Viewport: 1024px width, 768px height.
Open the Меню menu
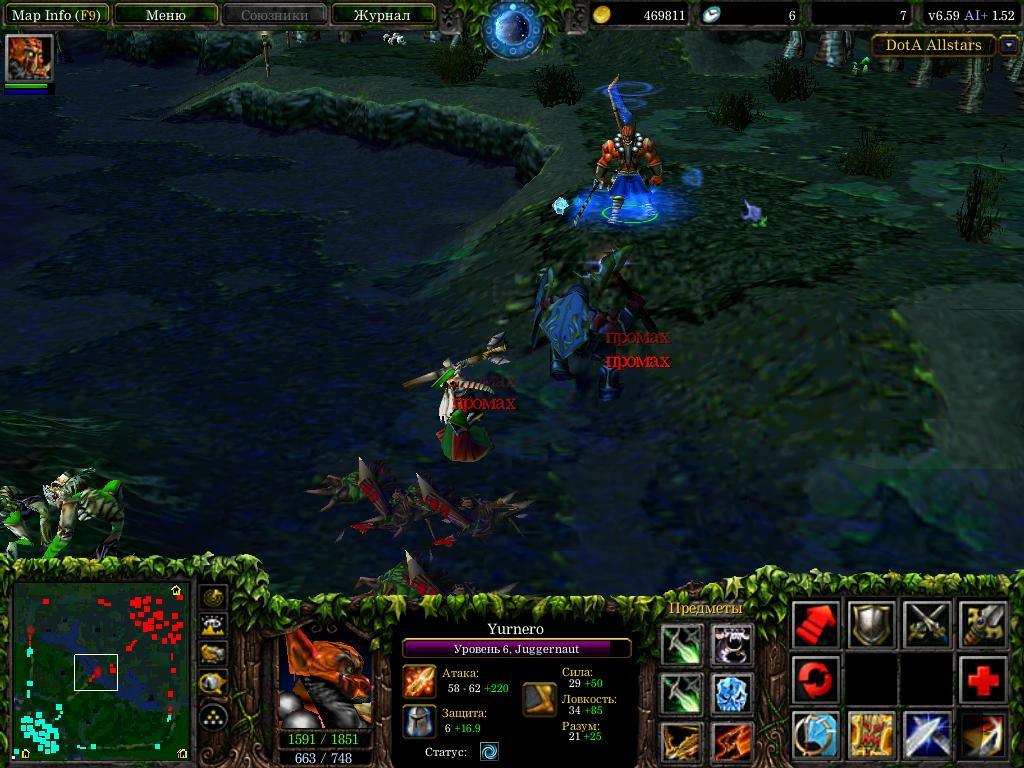tap(165, 15)
